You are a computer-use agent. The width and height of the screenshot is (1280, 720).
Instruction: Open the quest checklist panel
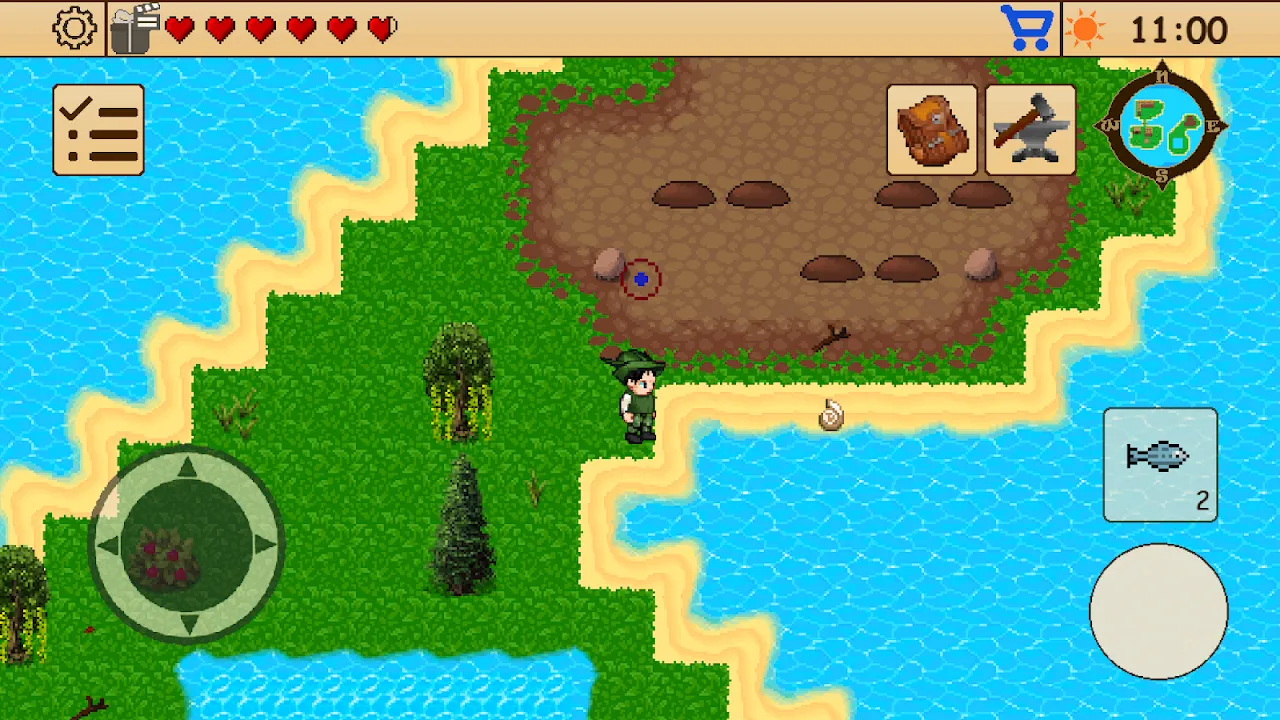[x=98, y=130]
